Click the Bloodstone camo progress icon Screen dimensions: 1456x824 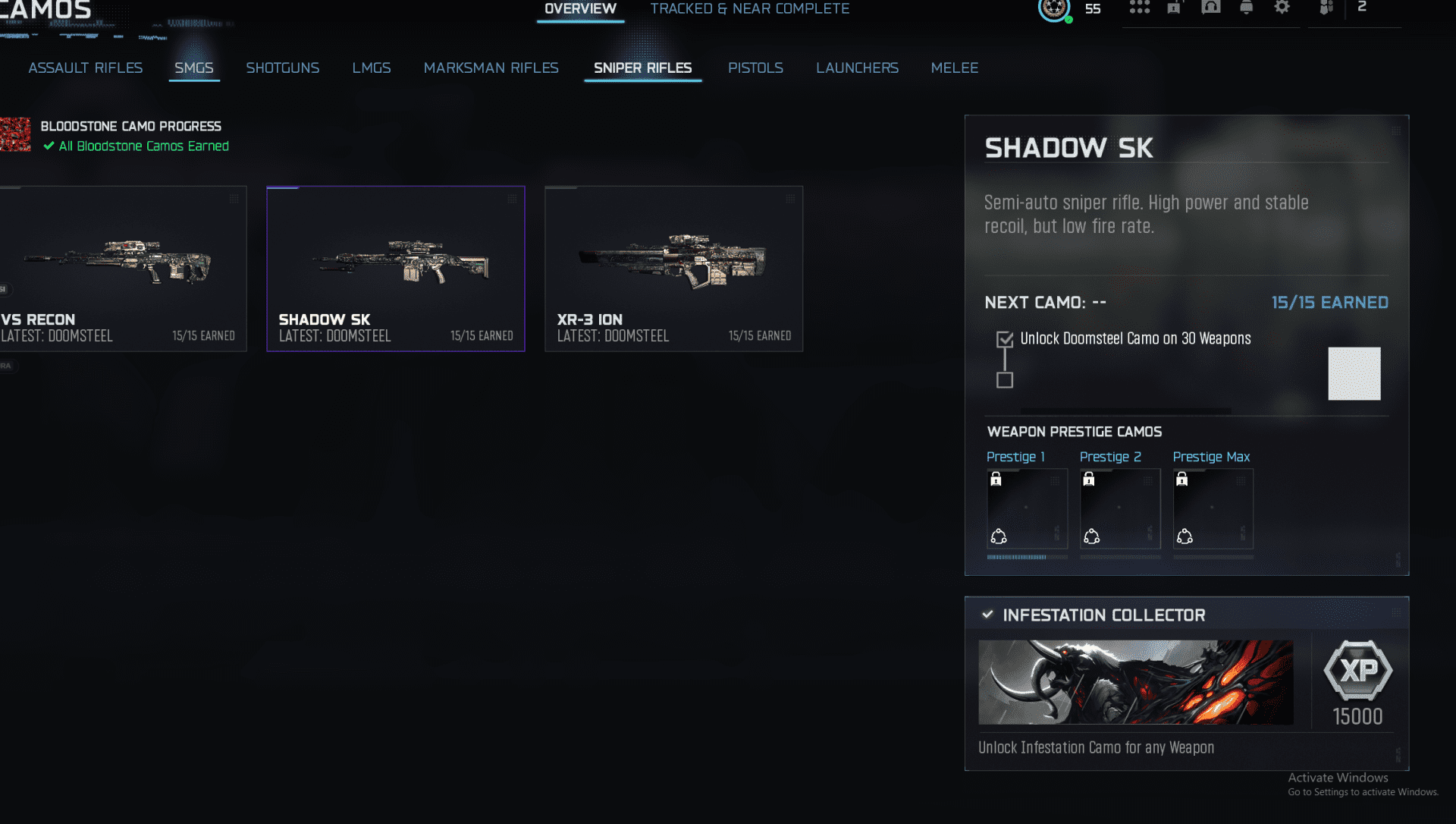[x=15, y=134]
